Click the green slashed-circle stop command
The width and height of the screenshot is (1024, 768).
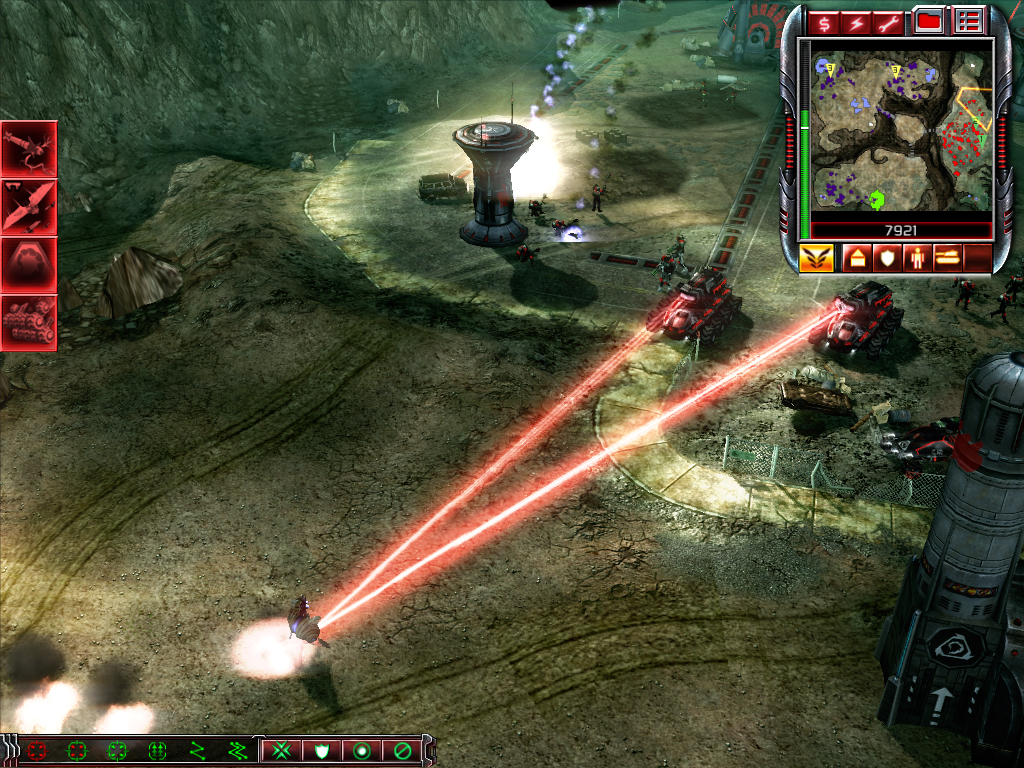(402, 749)
